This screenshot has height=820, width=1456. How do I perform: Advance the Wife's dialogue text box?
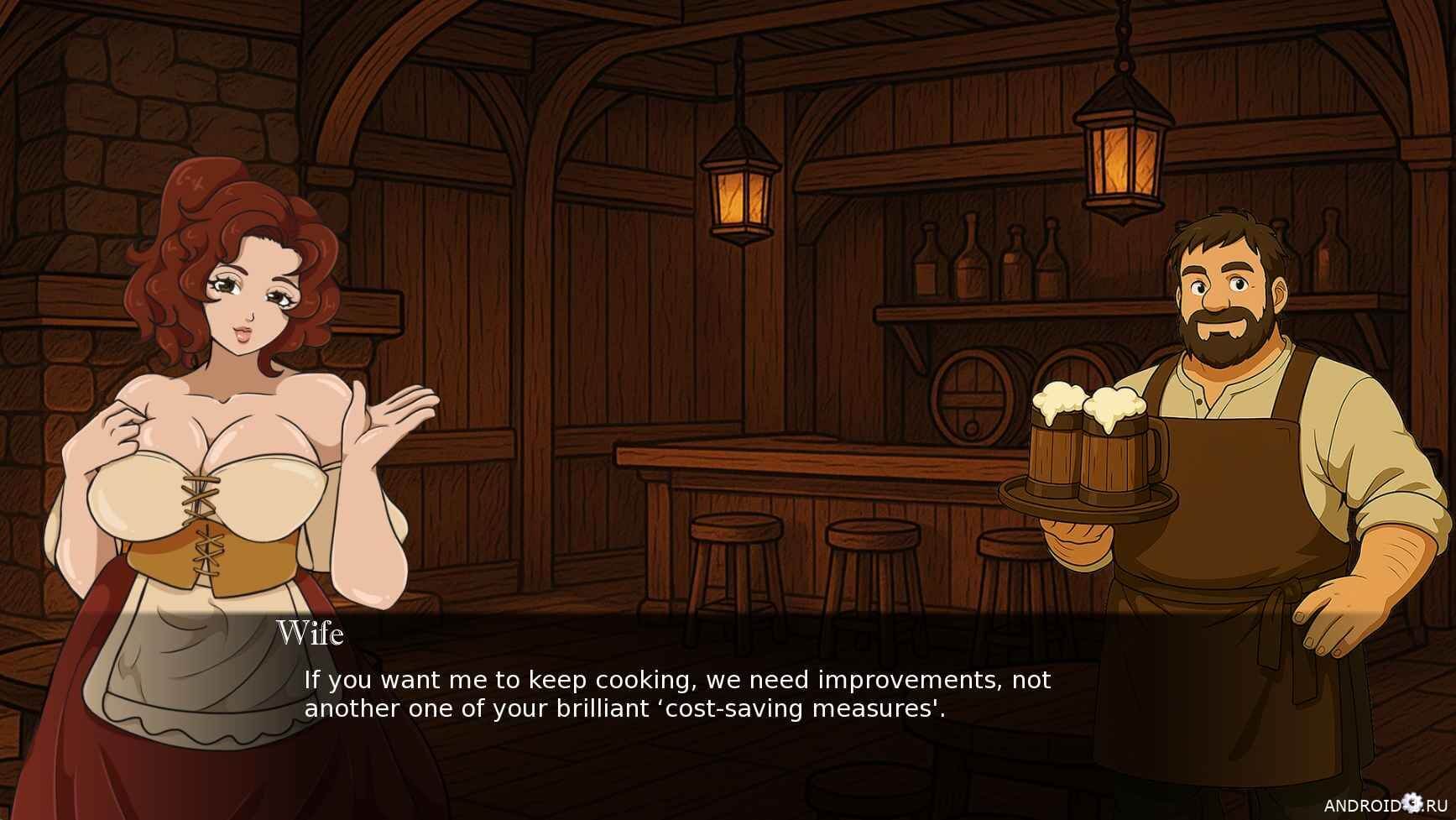676,694
